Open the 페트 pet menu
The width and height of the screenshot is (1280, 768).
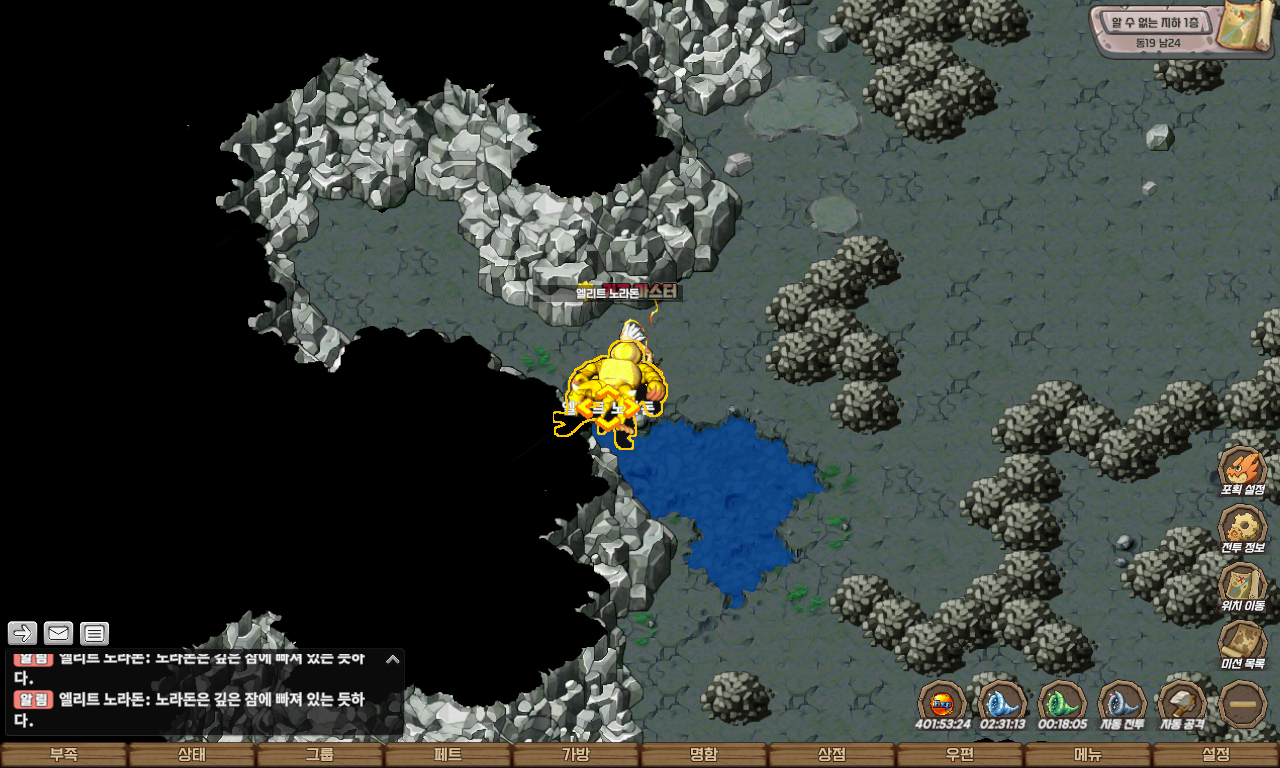click(448, 755)
